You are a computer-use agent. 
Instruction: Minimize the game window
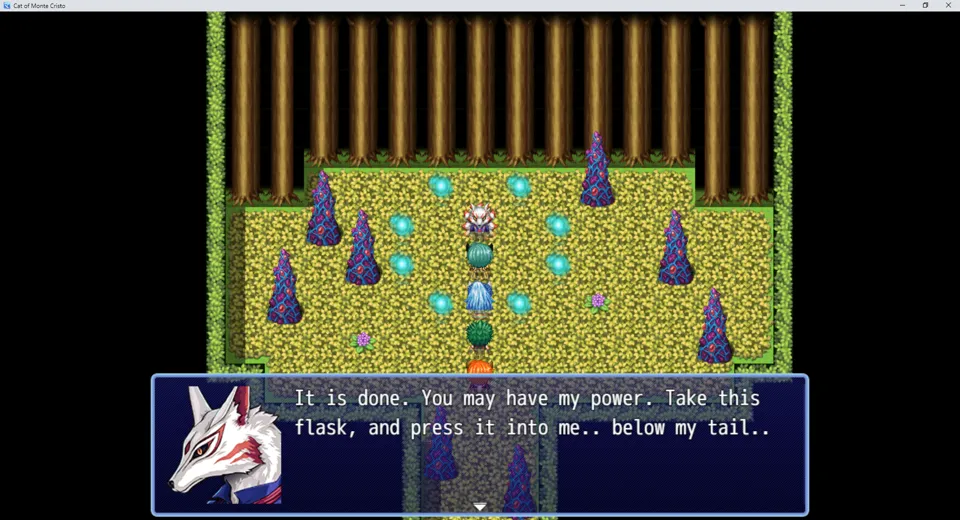pyautogui.click(x=902, y=5)
